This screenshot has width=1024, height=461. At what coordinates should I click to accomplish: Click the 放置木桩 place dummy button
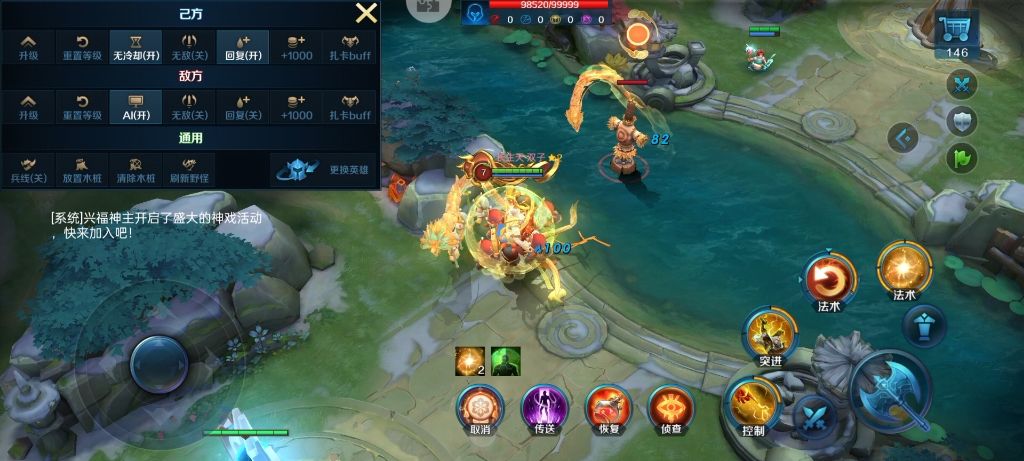(x=82, y=170)
